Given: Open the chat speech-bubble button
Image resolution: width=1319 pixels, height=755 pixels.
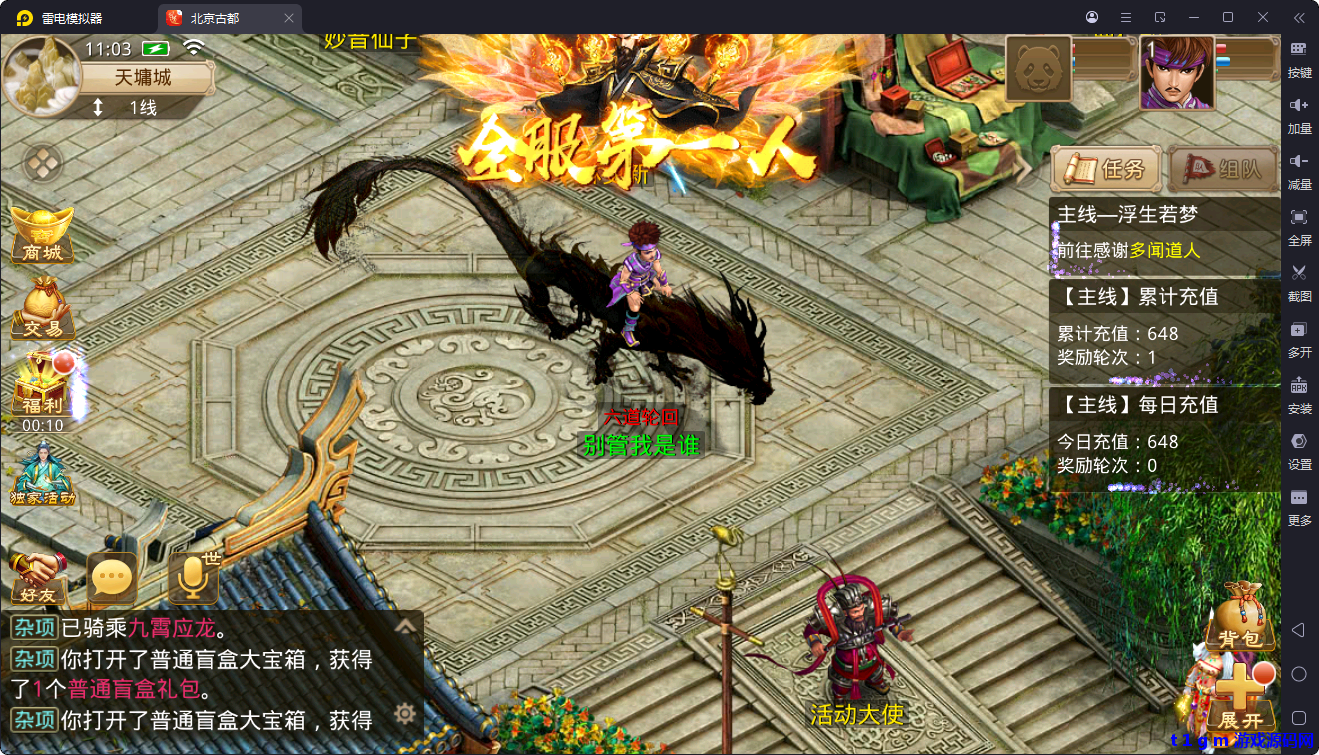Looking at the screenshot, I should pyautogui.click(x=111, y=577).
